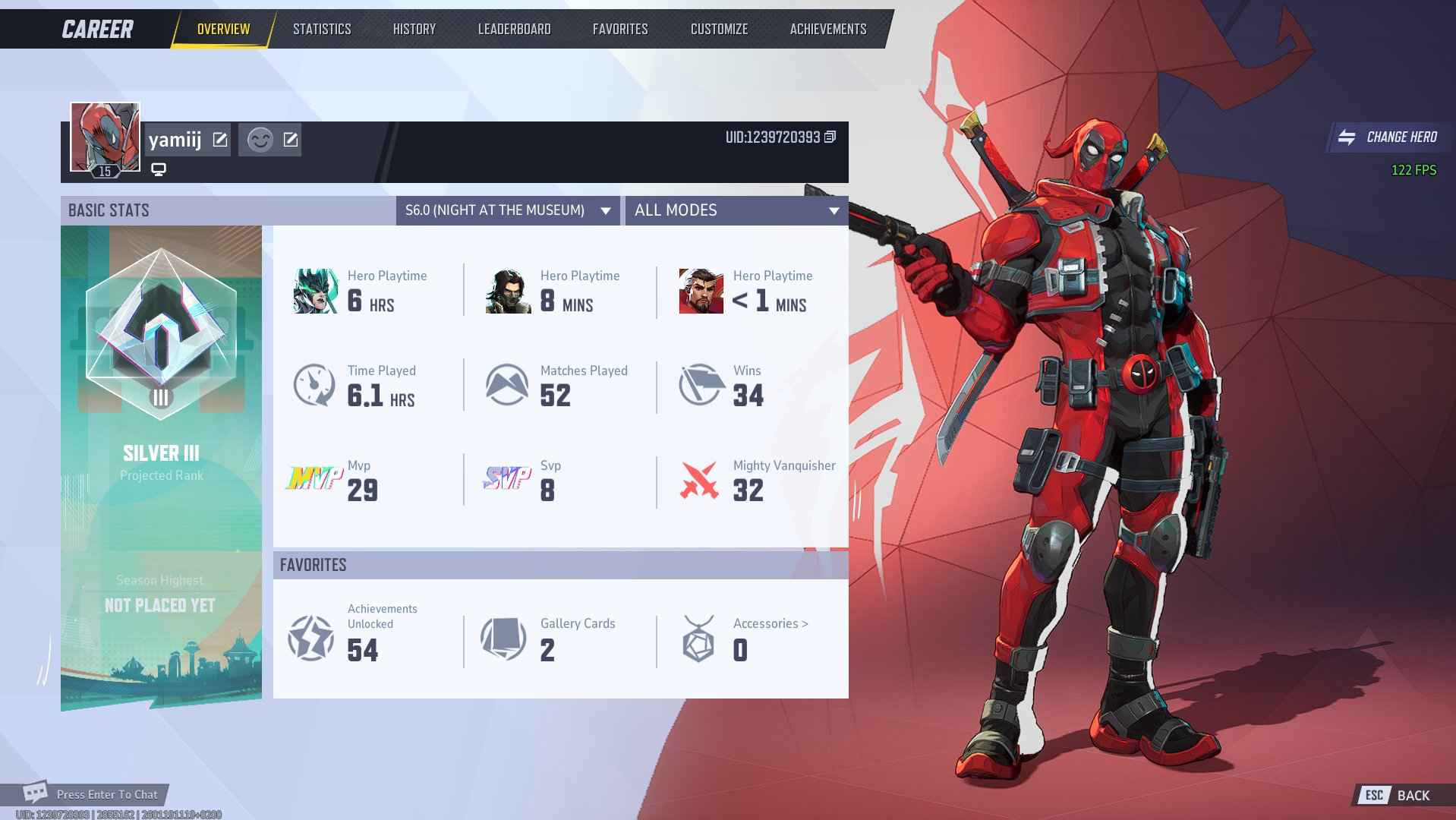1456x820 pixels.
Task: Open the Achievements tab
Action: click(x=827, y=29)
